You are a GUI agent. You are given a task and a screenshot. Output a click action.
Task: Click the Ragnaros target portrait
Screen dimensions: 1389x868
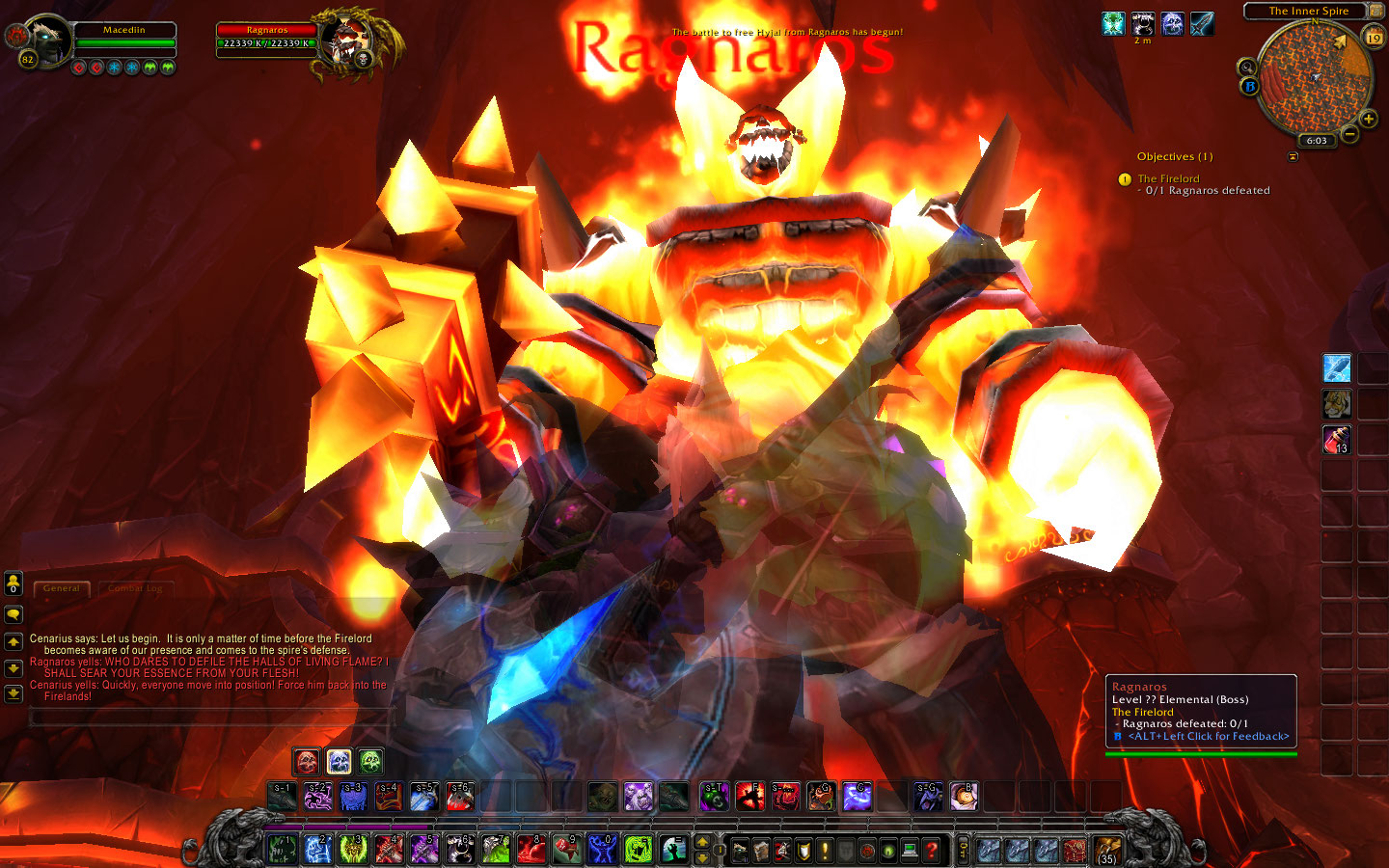pos(344,41)
